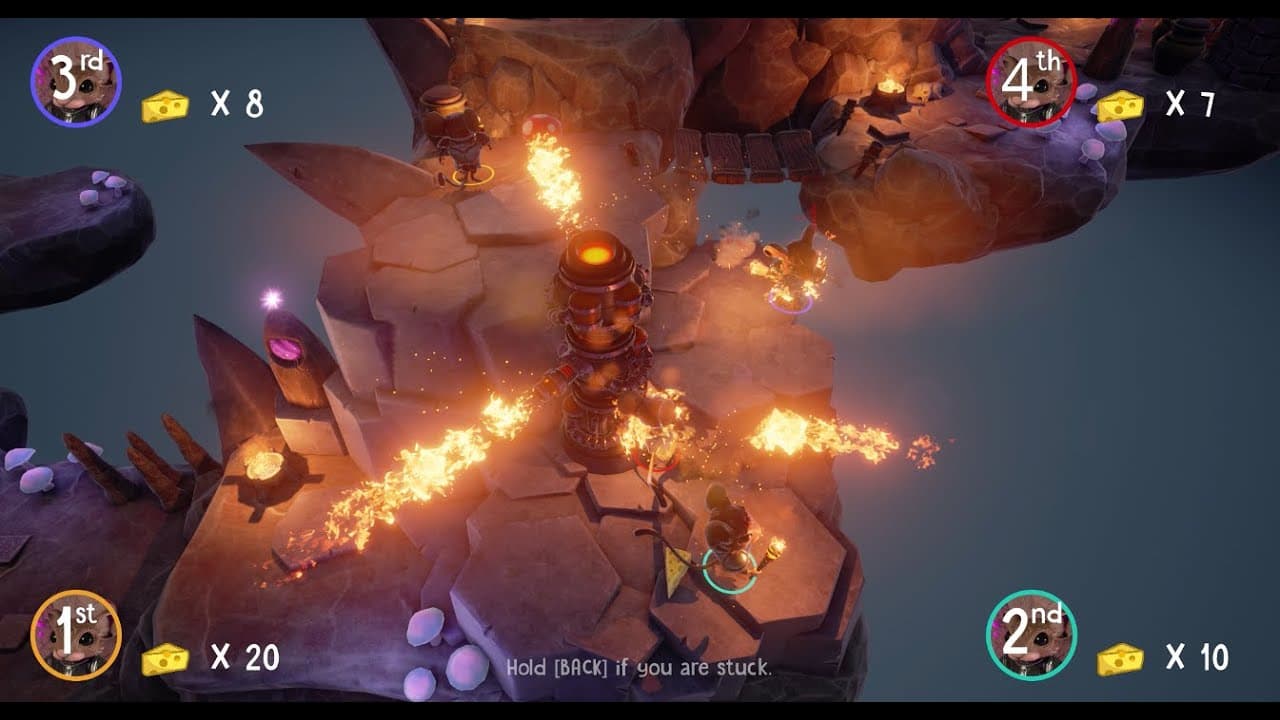Select the 4th place player portrait
Screen dimensions: 1280x720
pyautogui.click(x=1031, y=82)
